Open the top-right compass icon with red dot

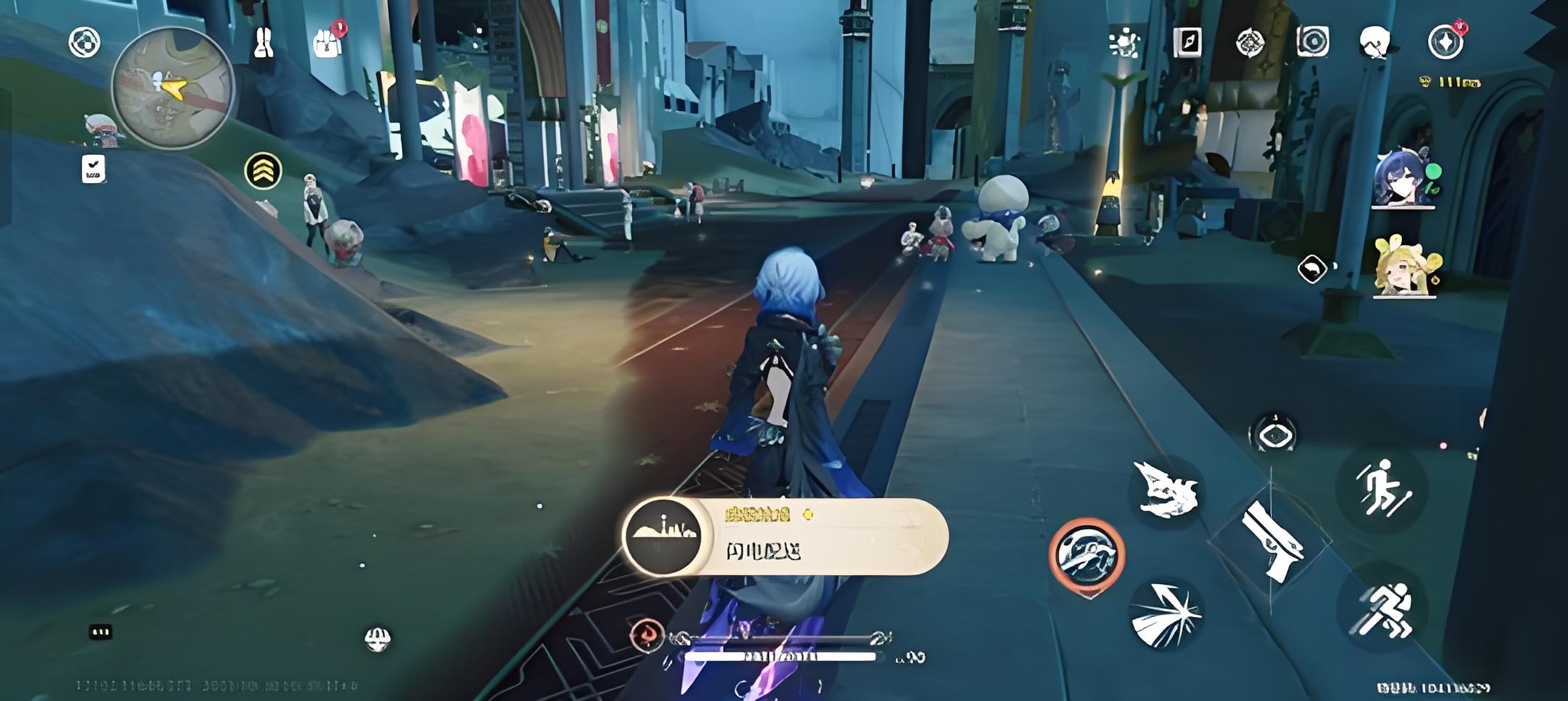pyautogui.click(x=1446, y=42)
